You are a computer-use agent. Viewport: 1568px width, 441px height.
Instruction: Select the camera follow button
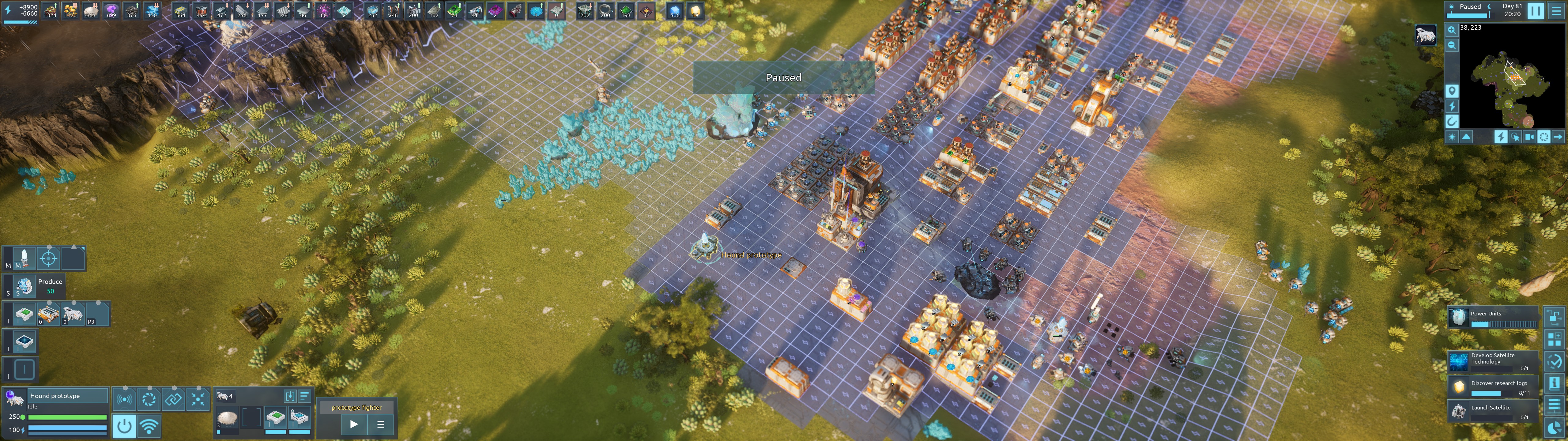pyautogui.click(x=1529, y=137)
